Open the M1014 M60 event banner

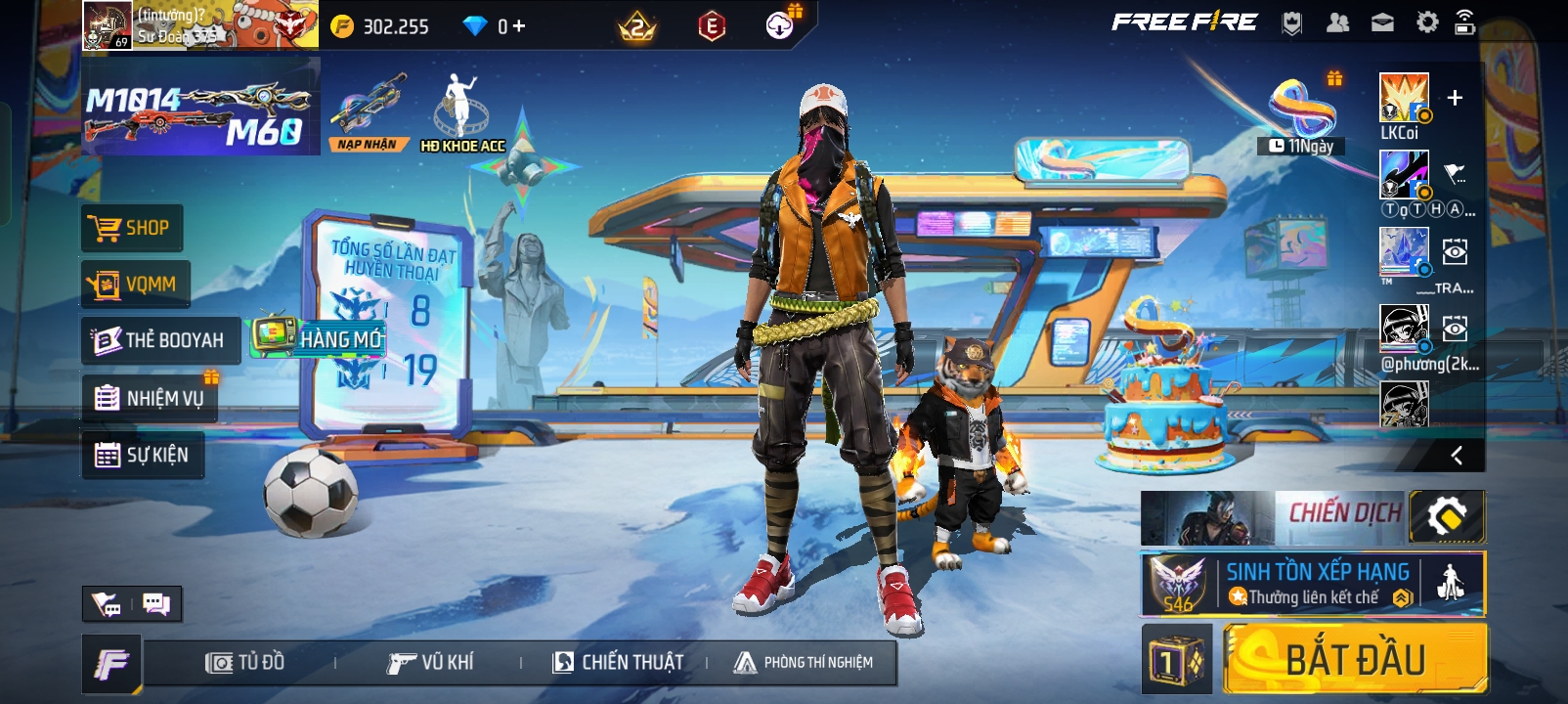click(200, 107)
